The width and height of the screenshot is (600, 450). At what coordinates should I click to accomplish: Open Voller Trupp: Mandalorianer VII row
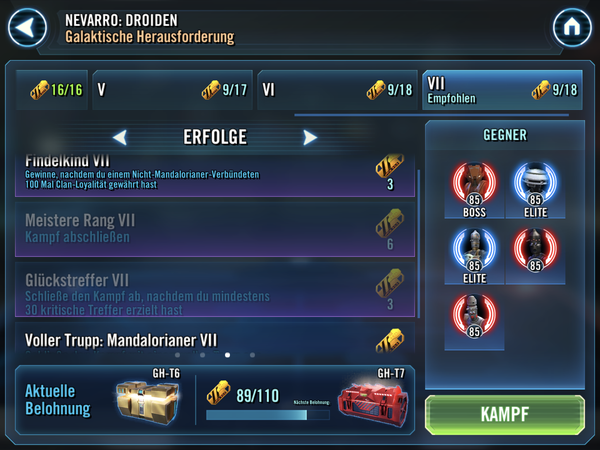tap(215, 340)
